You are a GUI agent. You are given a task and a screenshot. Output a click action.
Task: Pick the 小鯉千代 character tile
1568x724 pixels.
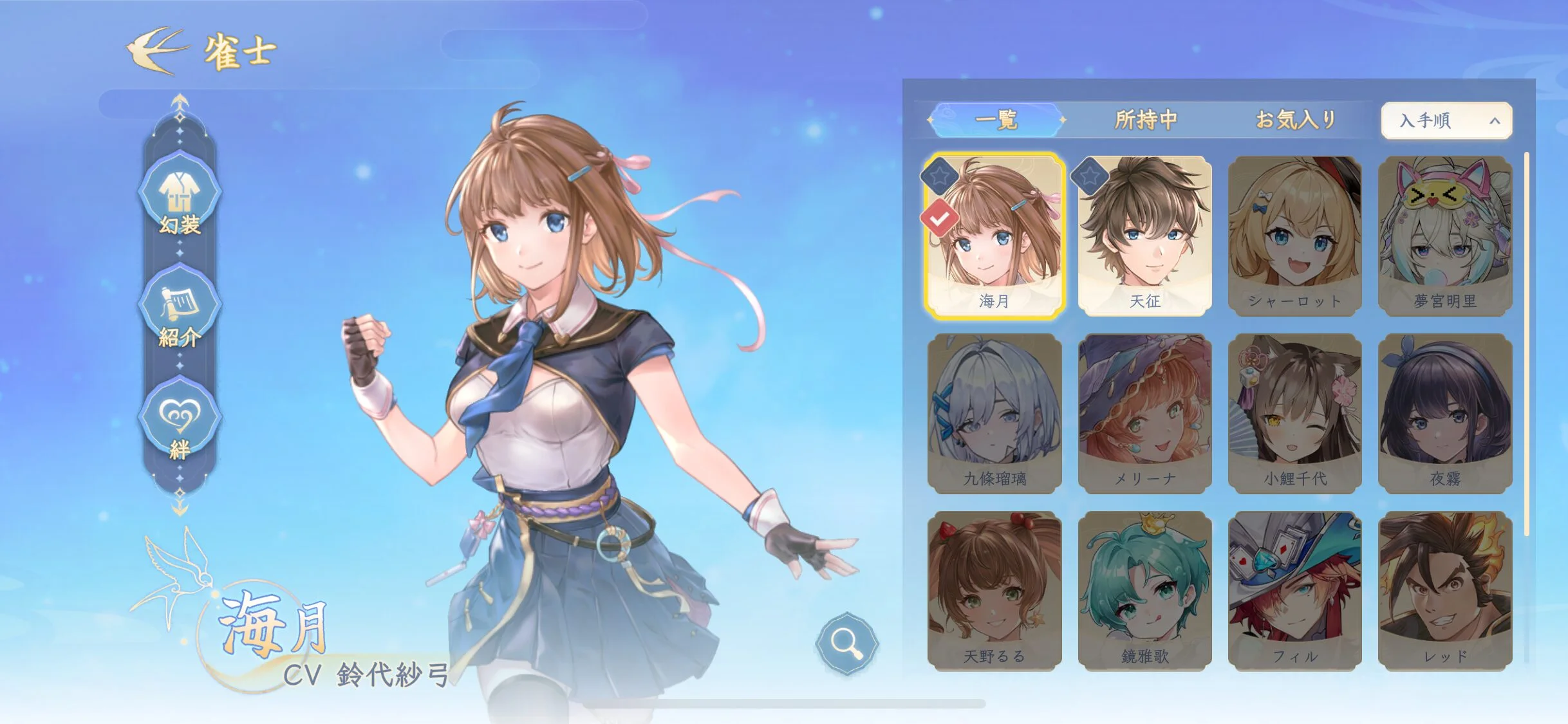[1295, 413]
